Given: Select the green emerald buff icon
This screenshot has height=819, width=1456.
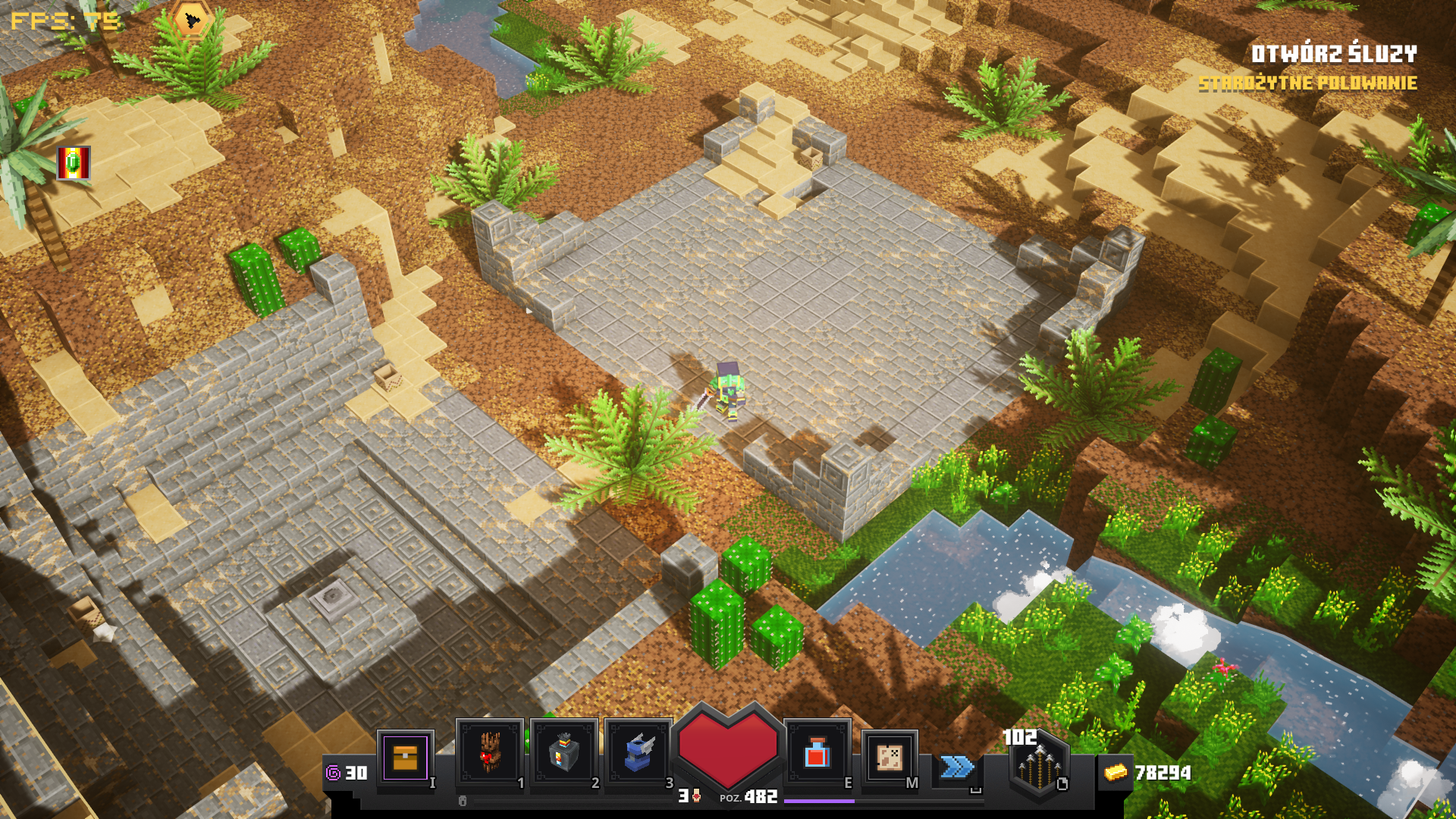Looking at the screenshot, I should [74, 163].
